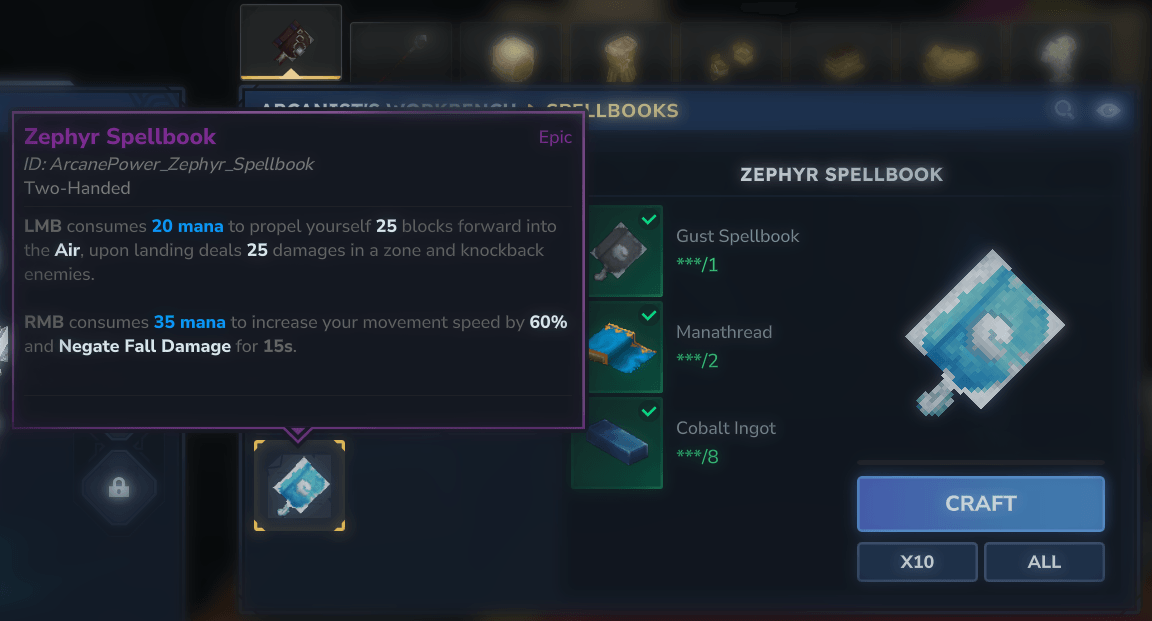Image resolution: width=1152 pixels, height=621 pixels.
Task: Craft the Zephyr Spellbook
Action: [x=980, y=504]
